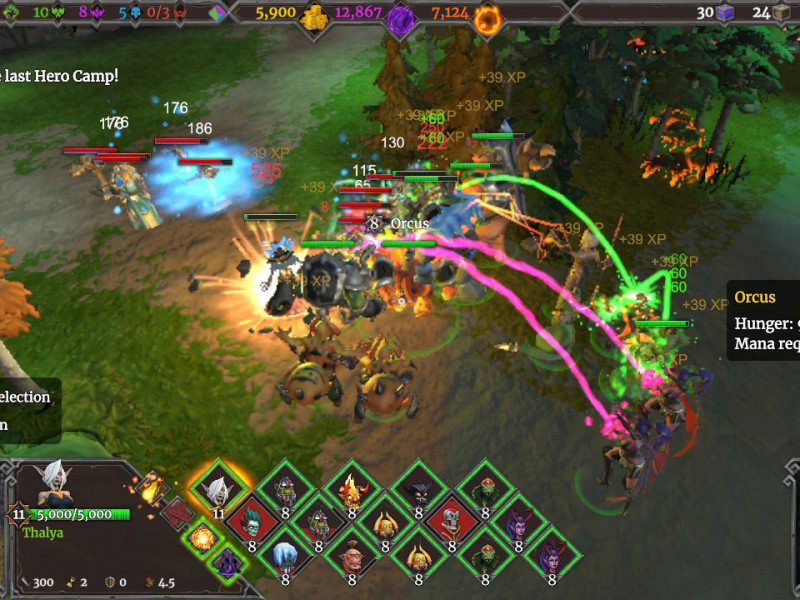
Task: Trigger the flame ability icon beside the hero panel
Action: coord(152,488)
